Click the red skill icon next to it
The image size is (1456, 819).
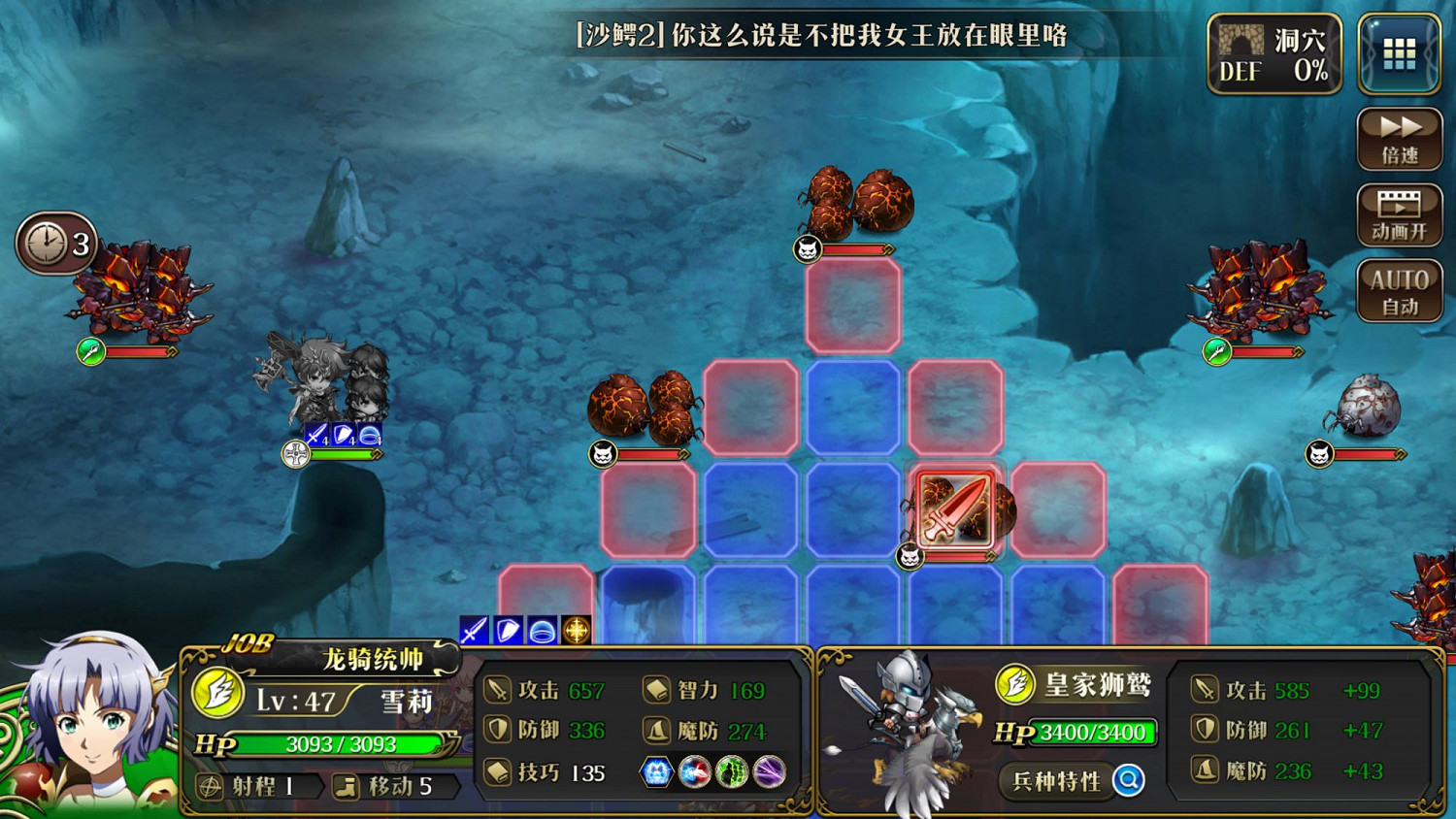691,773
